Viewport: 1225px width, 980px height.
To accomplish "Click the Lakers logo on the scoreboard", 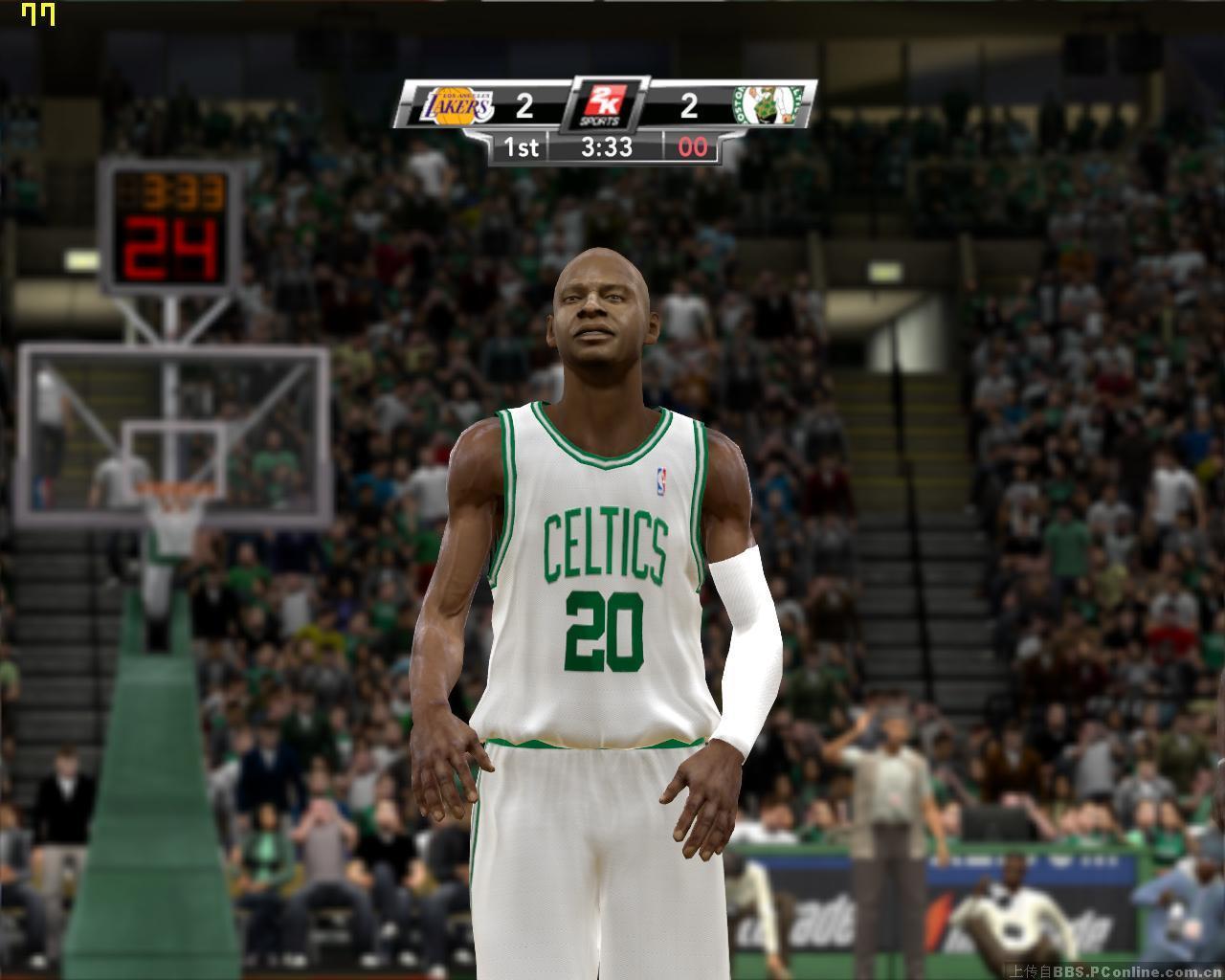I will pos(457,105).
